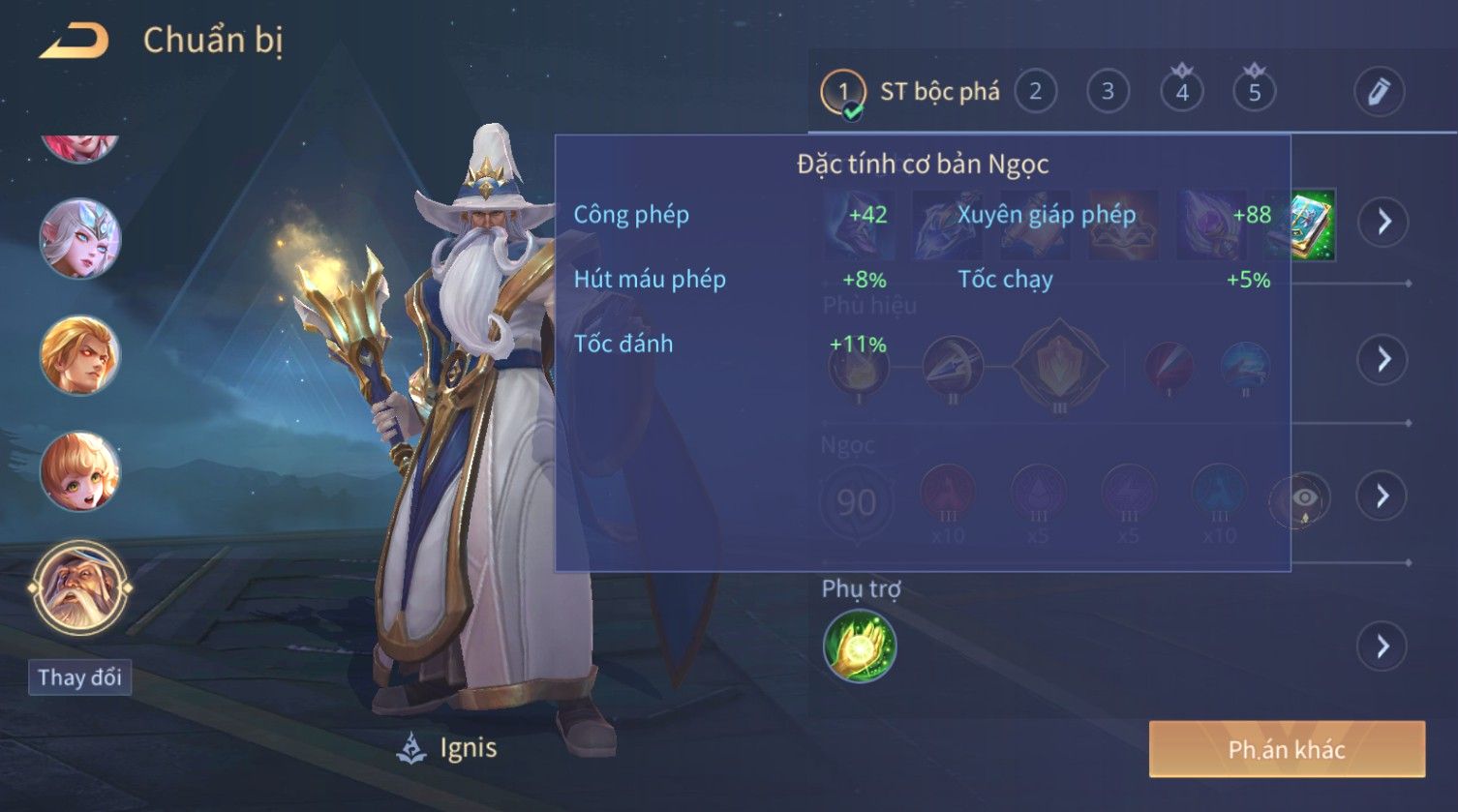Select the Ignis hero portrait
The image size is (1458, 812).
pos(79,587)
